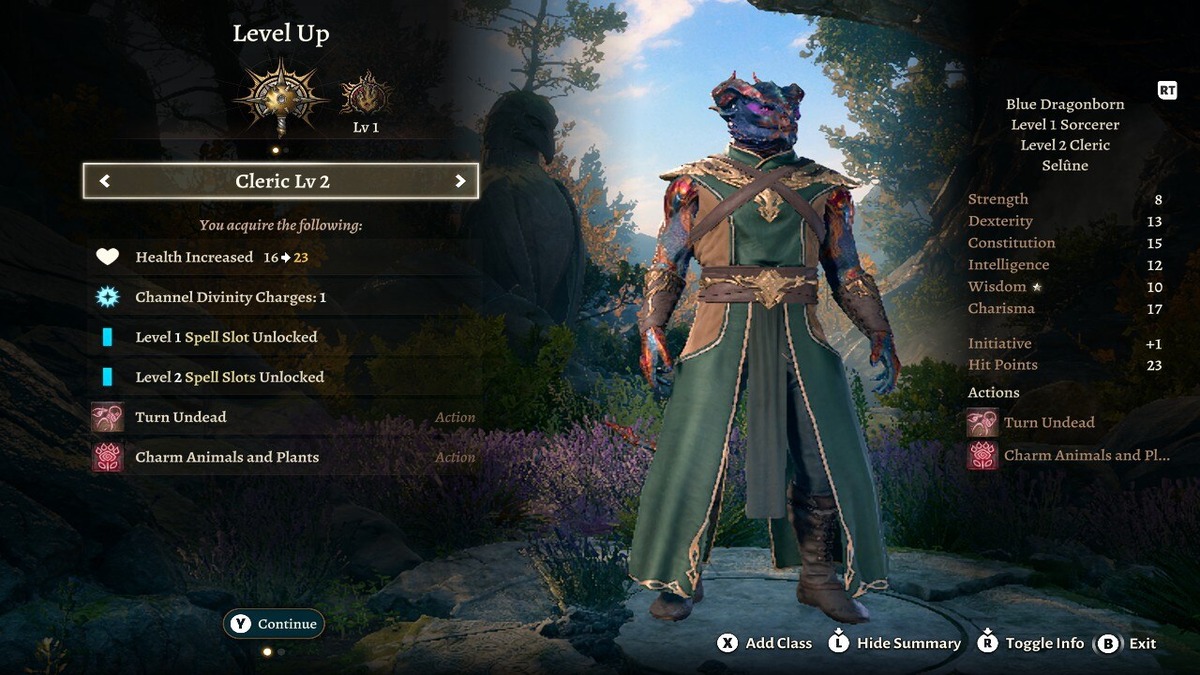Image resolution: width=1200 pixels, height=675 pixels.
Task: Toggle Info display
Action: (x=1031, y=643)
